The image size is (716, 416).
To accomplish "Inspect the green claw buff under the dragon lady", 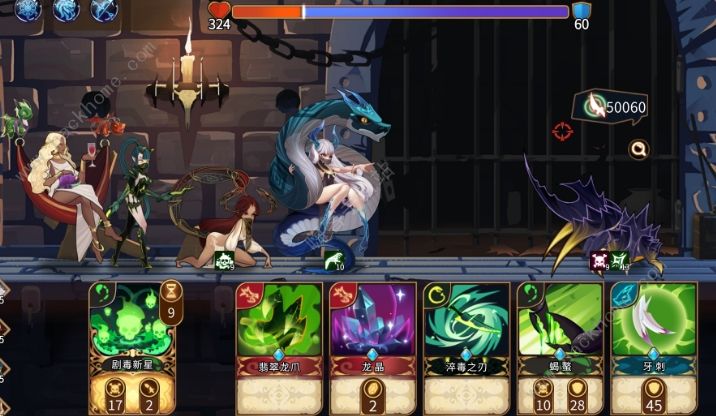I will coord(333,261).
